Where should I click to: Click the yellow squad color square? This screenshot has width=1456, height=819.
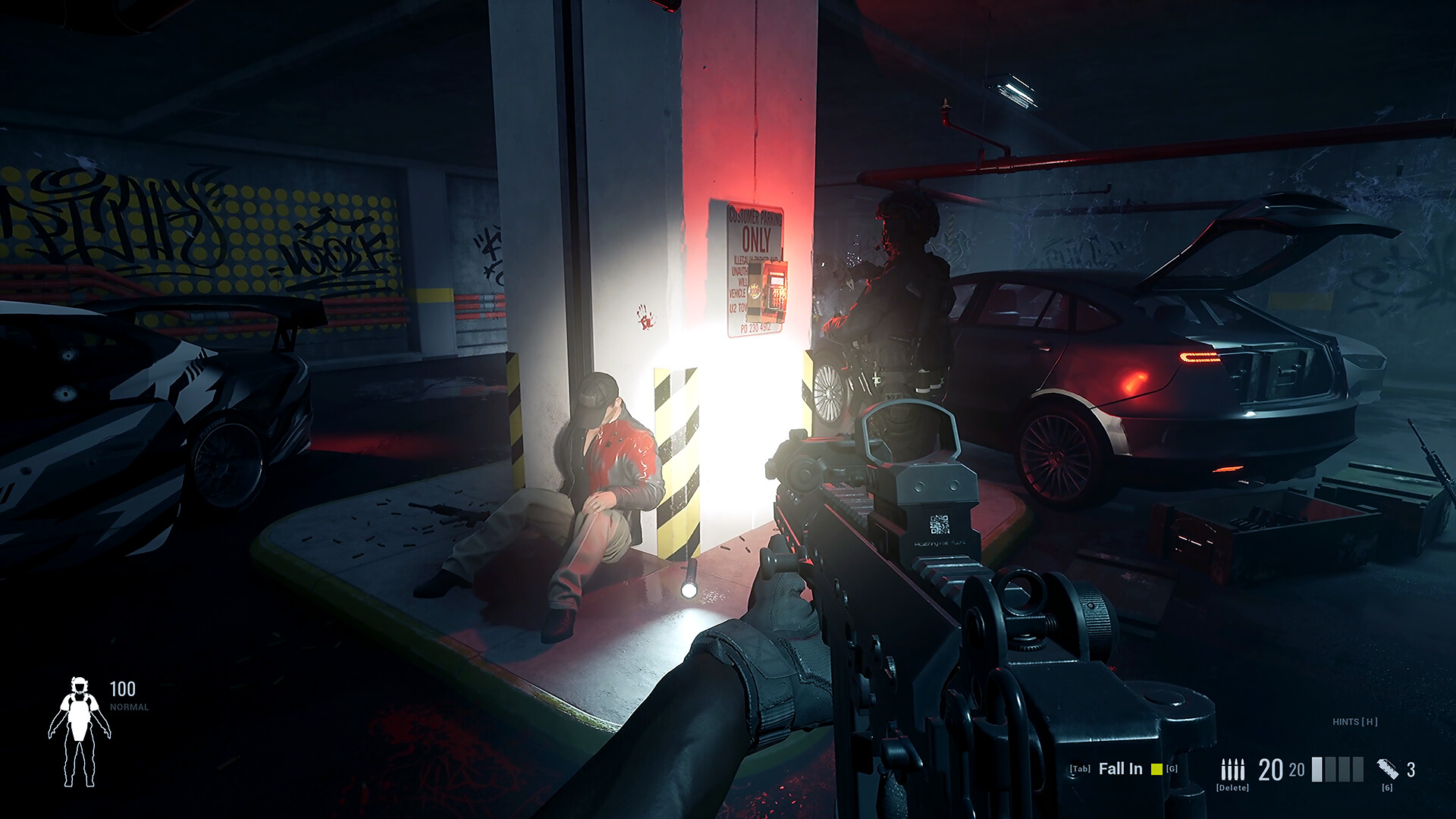pyautogui.click(x=1156, y=770)
